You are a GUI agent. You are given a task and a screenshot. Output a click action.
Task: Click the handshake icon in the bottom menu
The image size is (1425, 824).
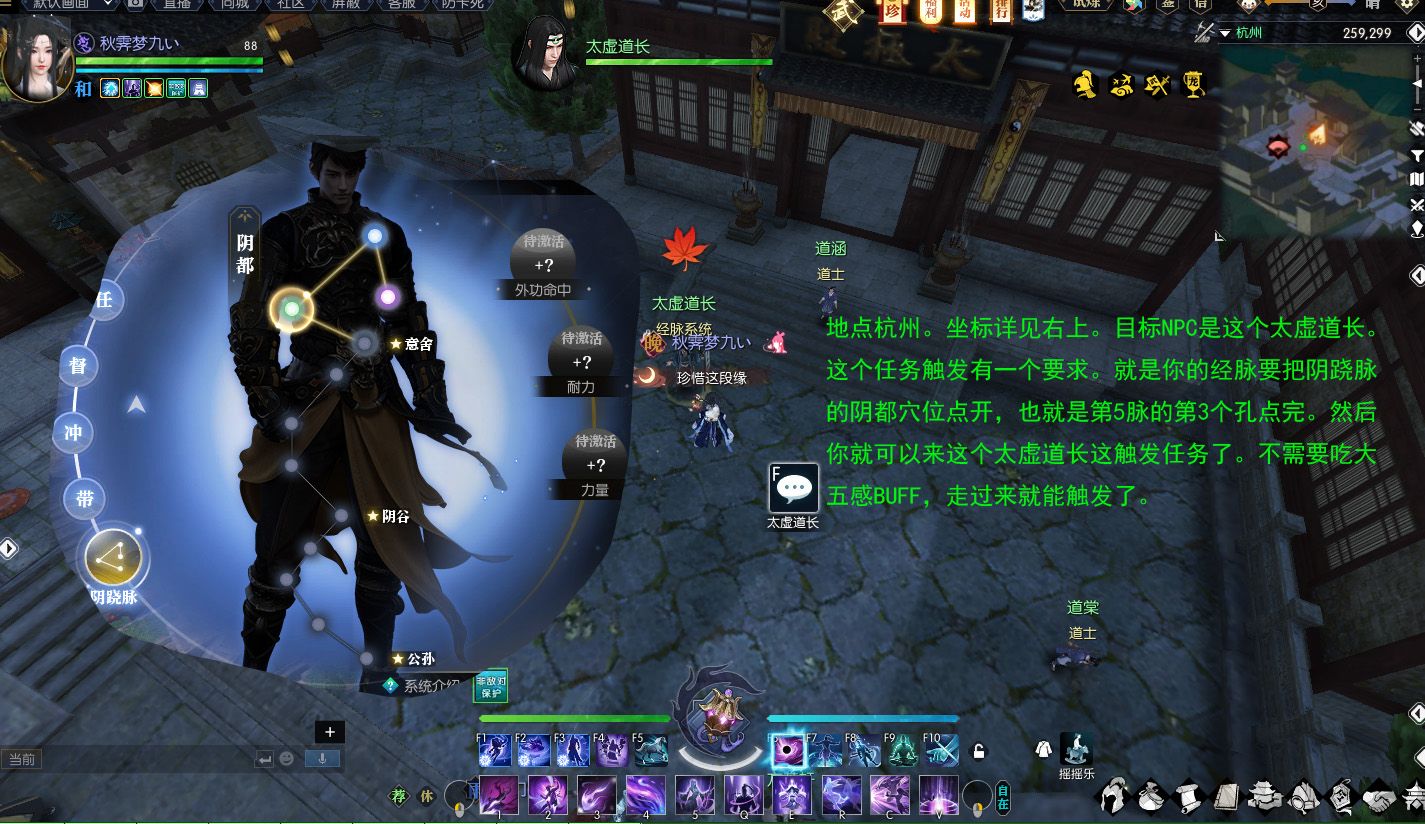tap(1379, 797)
